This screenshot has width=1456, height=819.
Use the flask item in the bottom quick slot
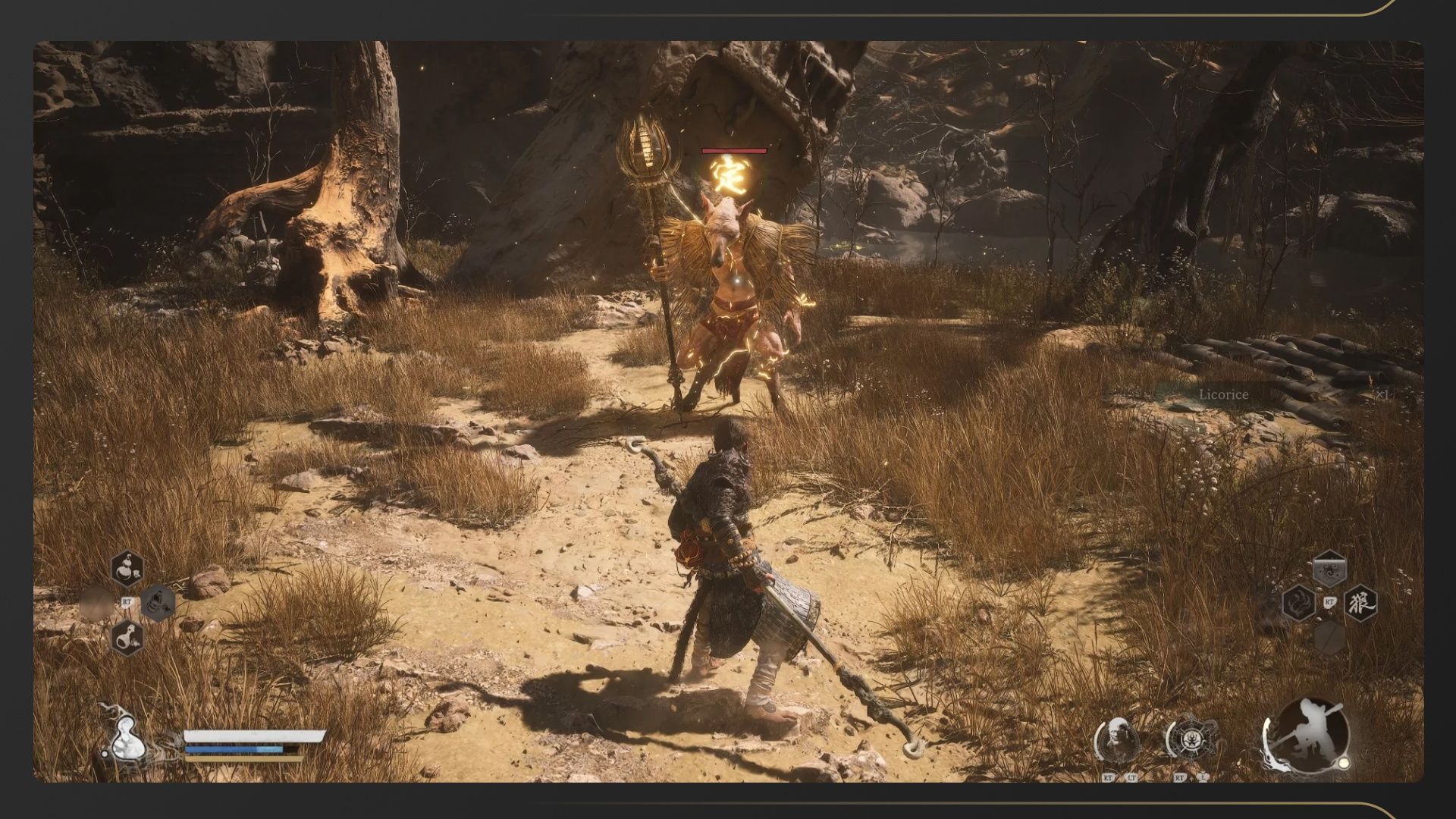pyautogui.click(x=127, y=637)
